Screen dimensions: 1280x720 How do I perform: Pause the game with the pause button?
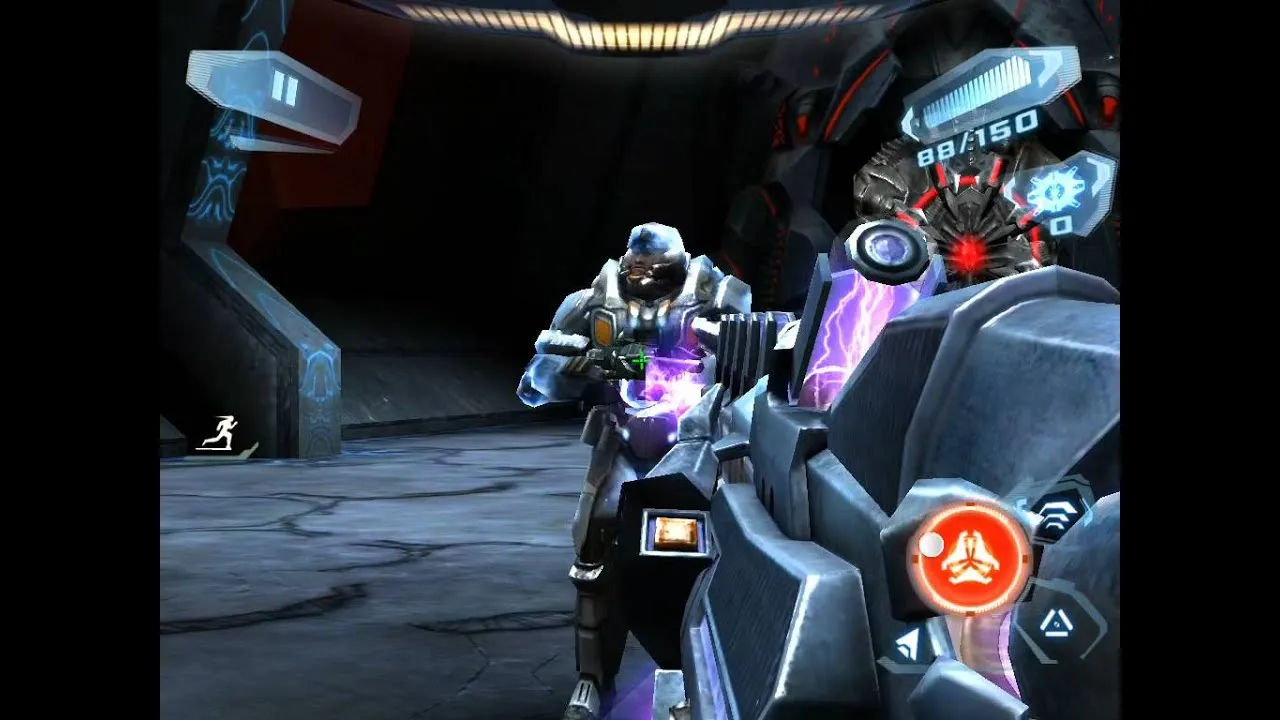click(x=284, y=91)
